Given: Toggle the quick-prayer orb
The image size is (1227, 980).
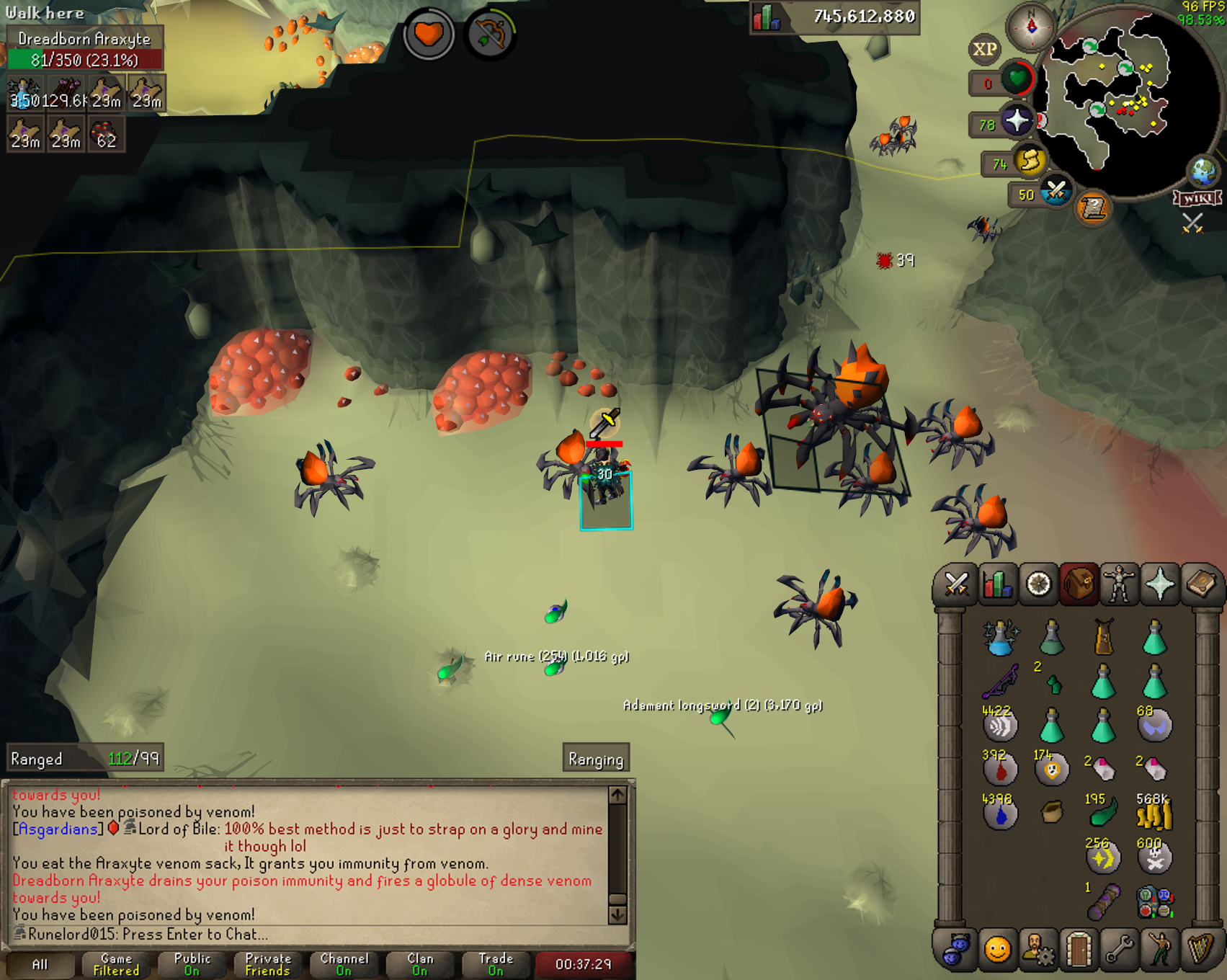Looking at the screenshot, I should pyautogui.click(x=1017, y=121).
